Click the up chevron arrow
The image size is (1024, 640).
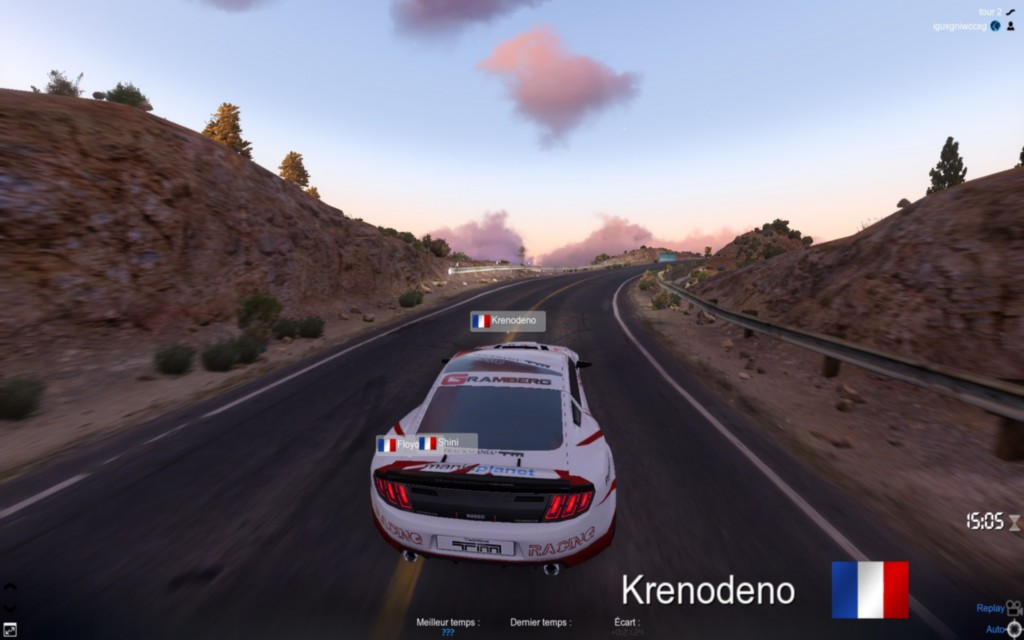coord(10,588)
